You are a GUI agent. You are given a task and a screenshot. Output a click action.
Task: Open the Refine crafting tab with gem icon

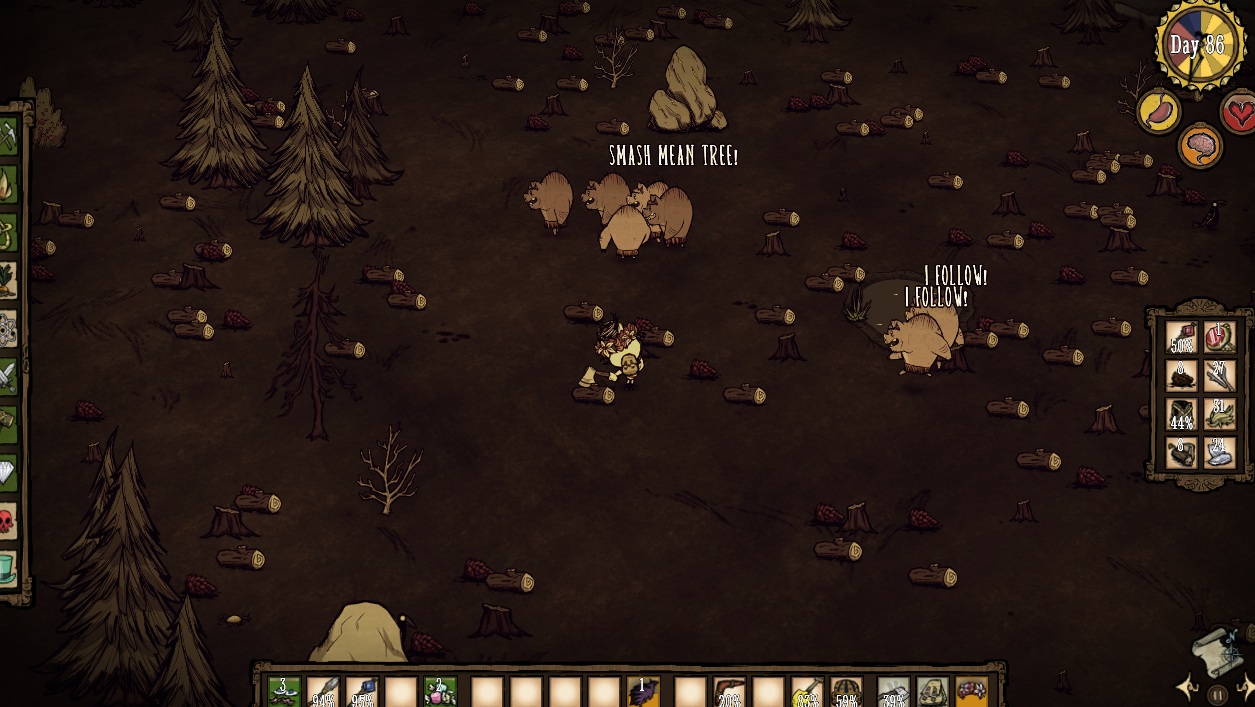tap(8, 472)
